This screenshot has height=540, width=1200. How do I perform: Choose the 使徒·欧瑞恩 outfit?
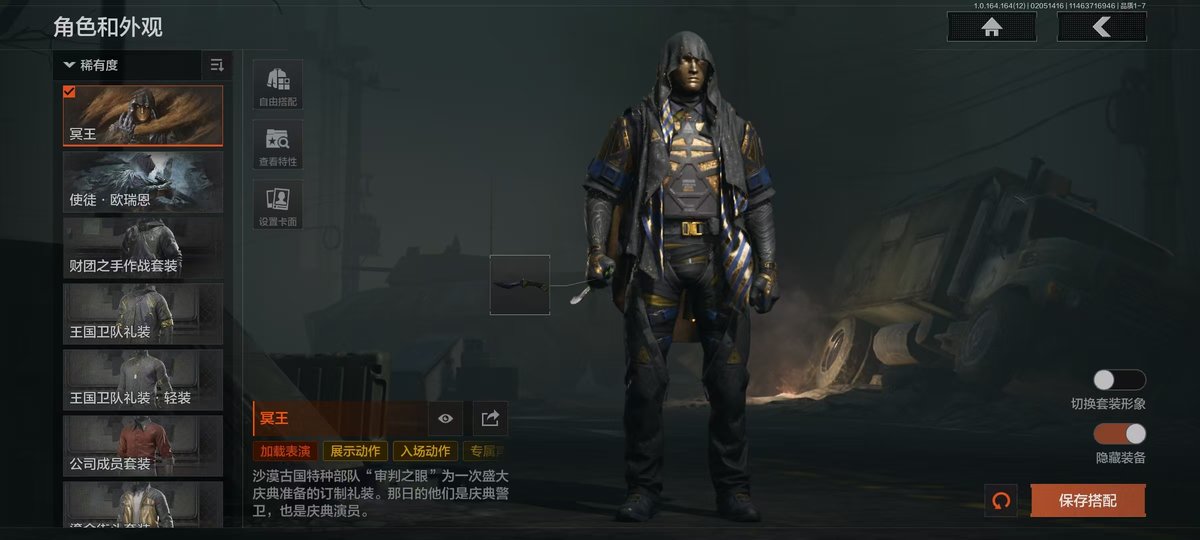(143, 181)
